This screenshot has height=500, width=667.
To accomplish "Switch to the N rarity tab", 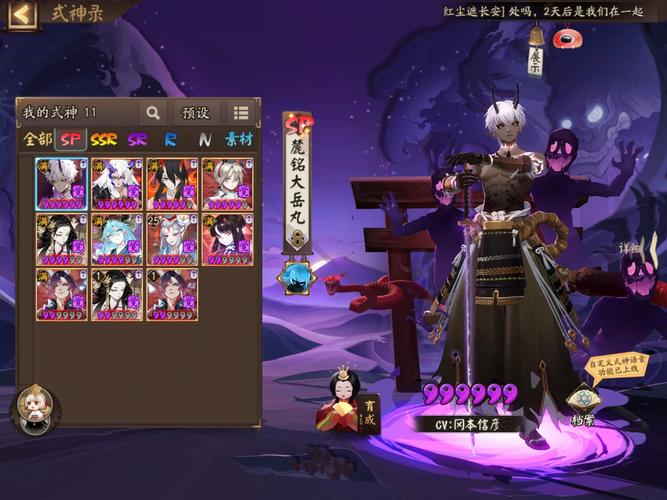I will 204,140.
